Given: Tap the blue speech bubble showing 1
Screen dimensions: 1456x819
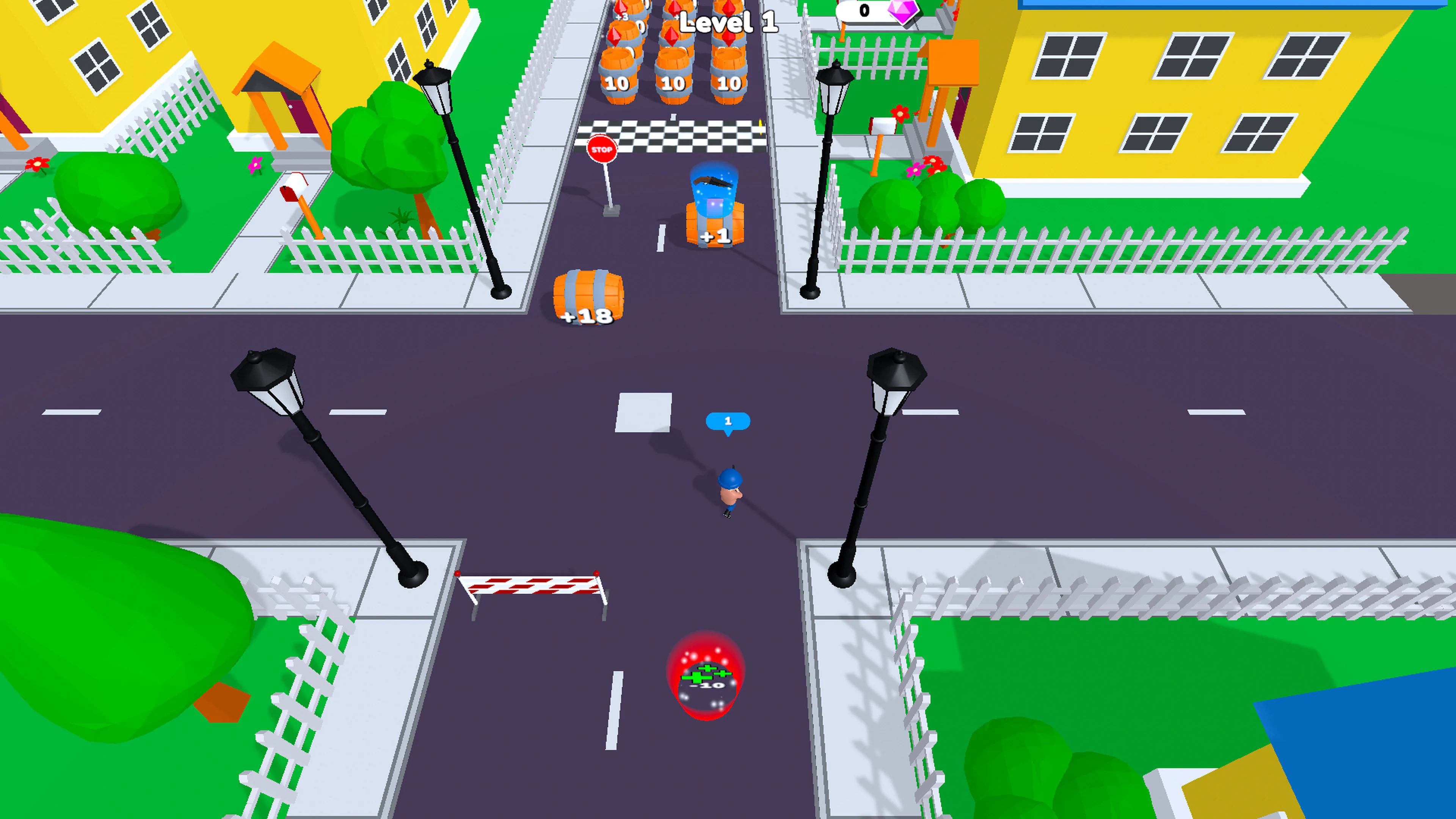Looking at the screenshot, I should pyautogui.click(x=728, y=420).
